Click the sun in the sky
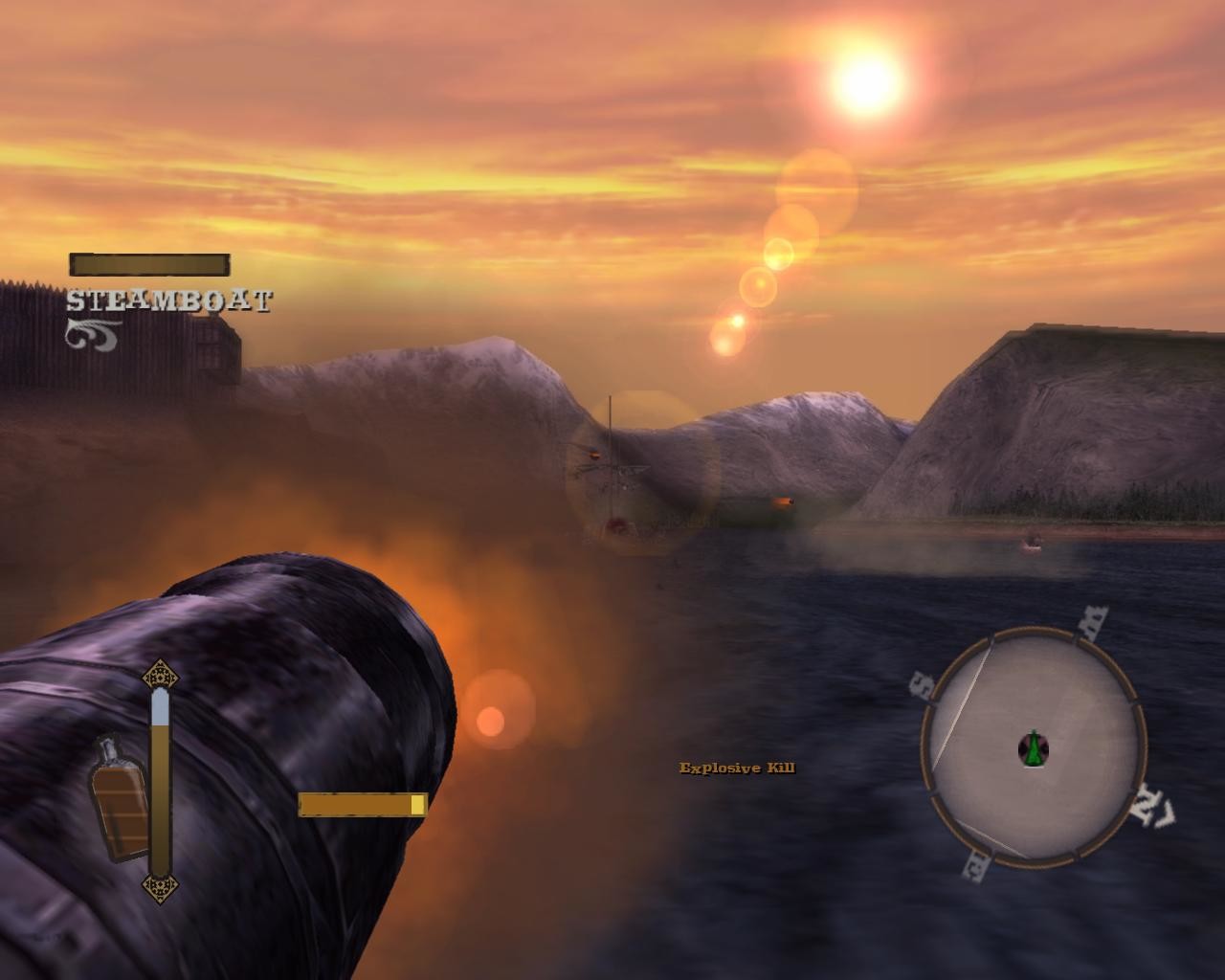The width and height of the screenshot is (1225, 980). tap(866, 81)
